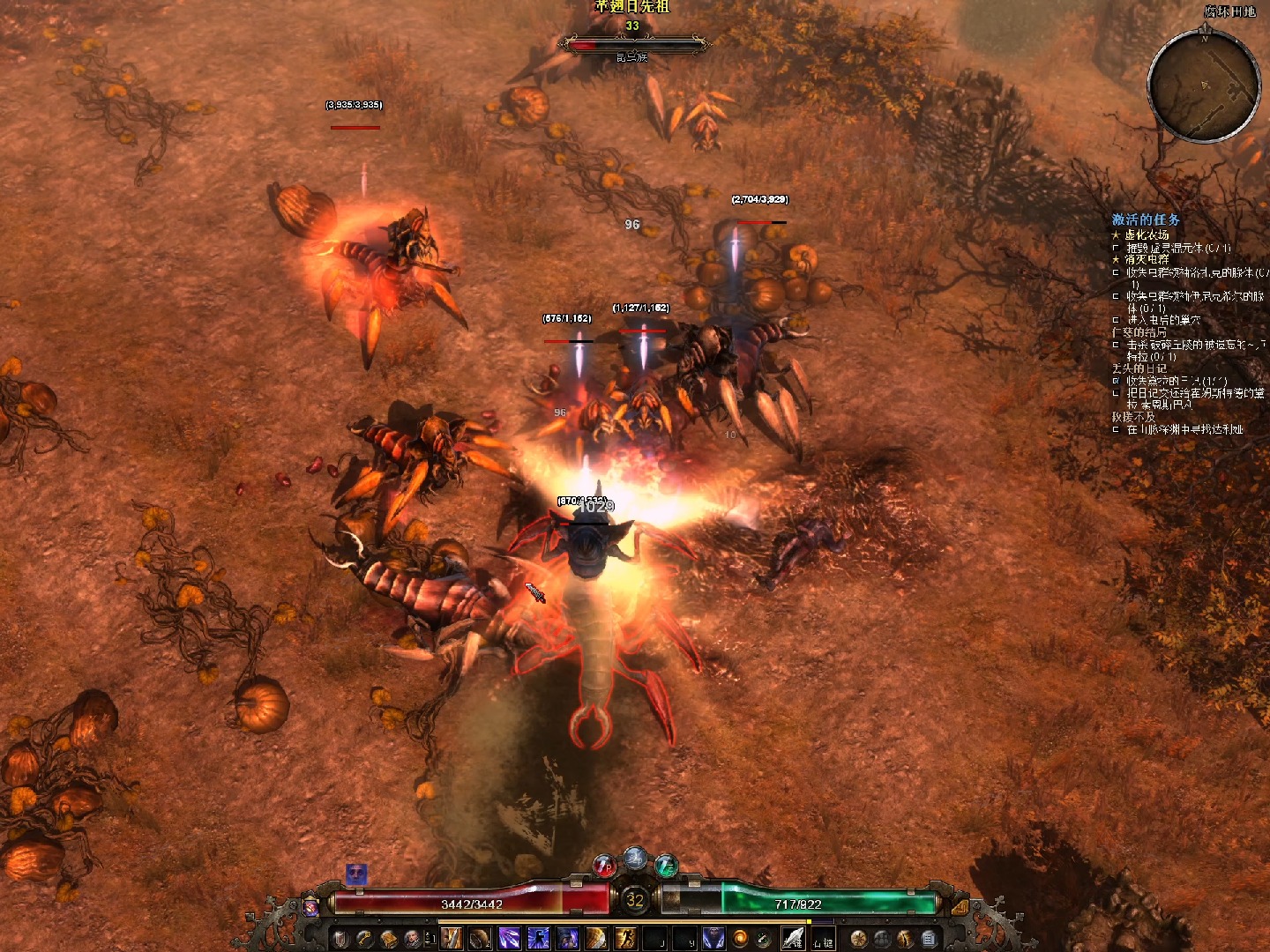
Task: Drink the green energy potion
Action: 666,866
